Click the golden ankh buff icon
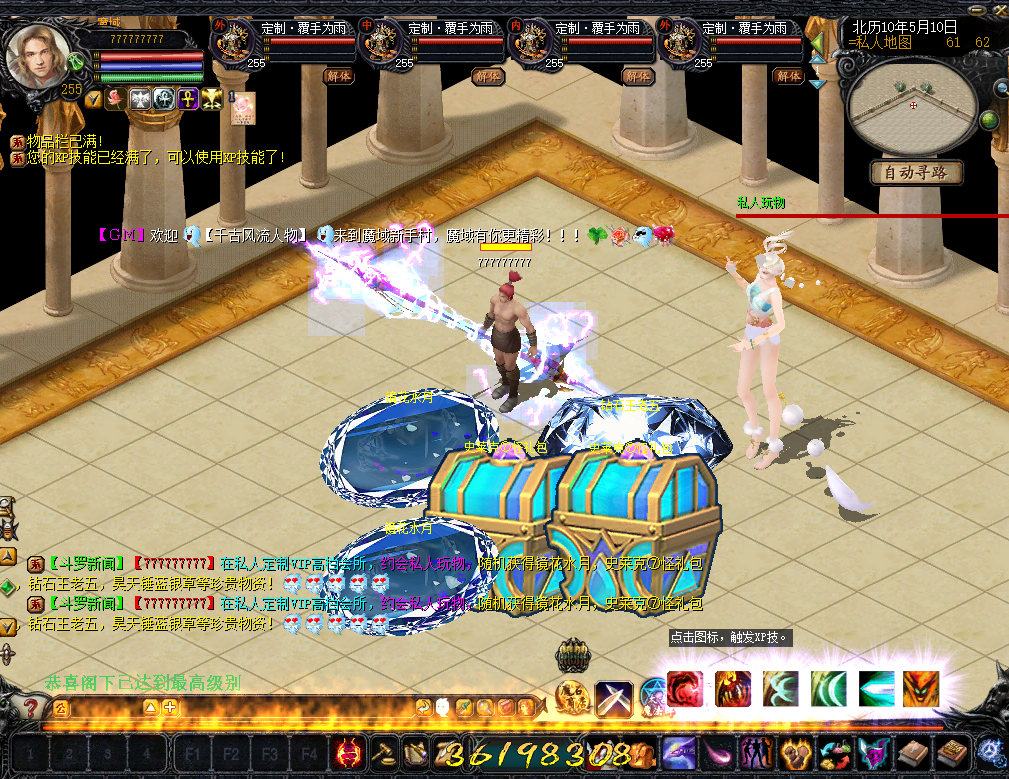The width and height of the screenshot is (1009, 779). [187, 99]
